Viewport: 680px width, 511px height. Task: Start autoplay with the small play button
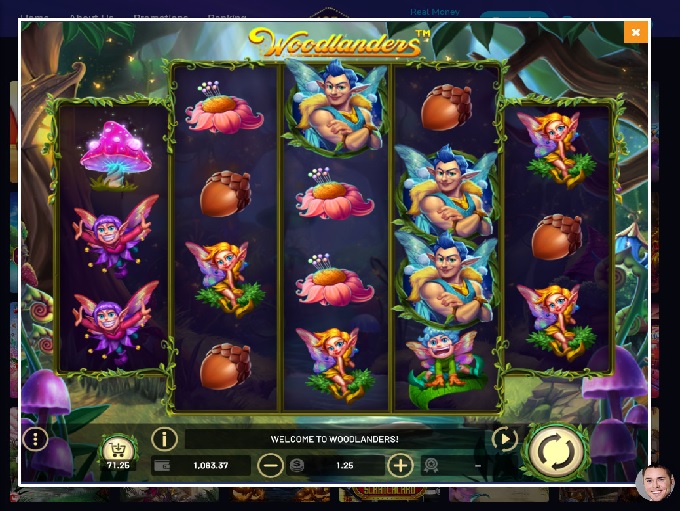[504, 439]
